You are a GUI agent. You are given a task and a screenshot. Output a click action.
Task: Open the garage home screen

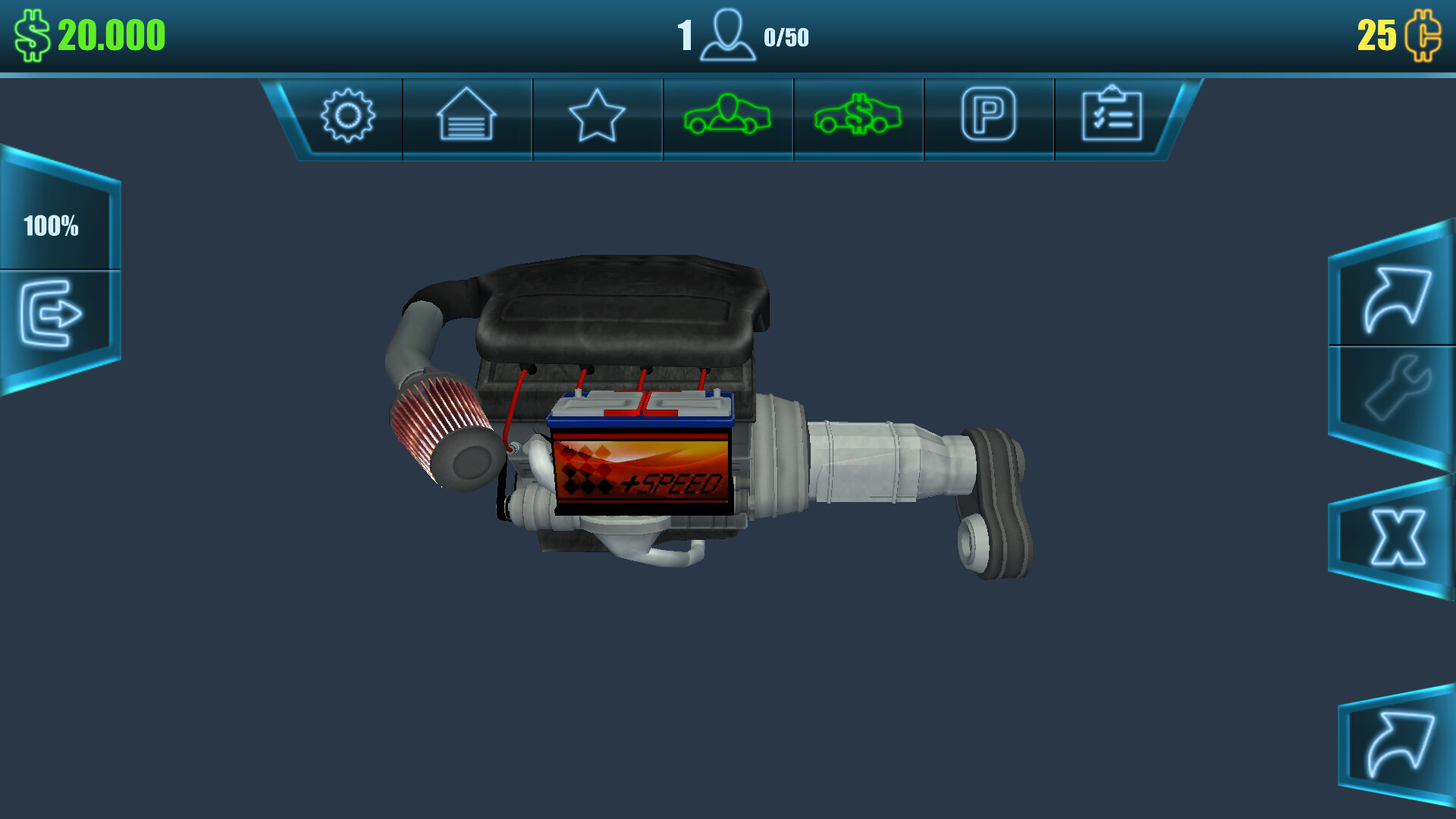coord(467,115)
